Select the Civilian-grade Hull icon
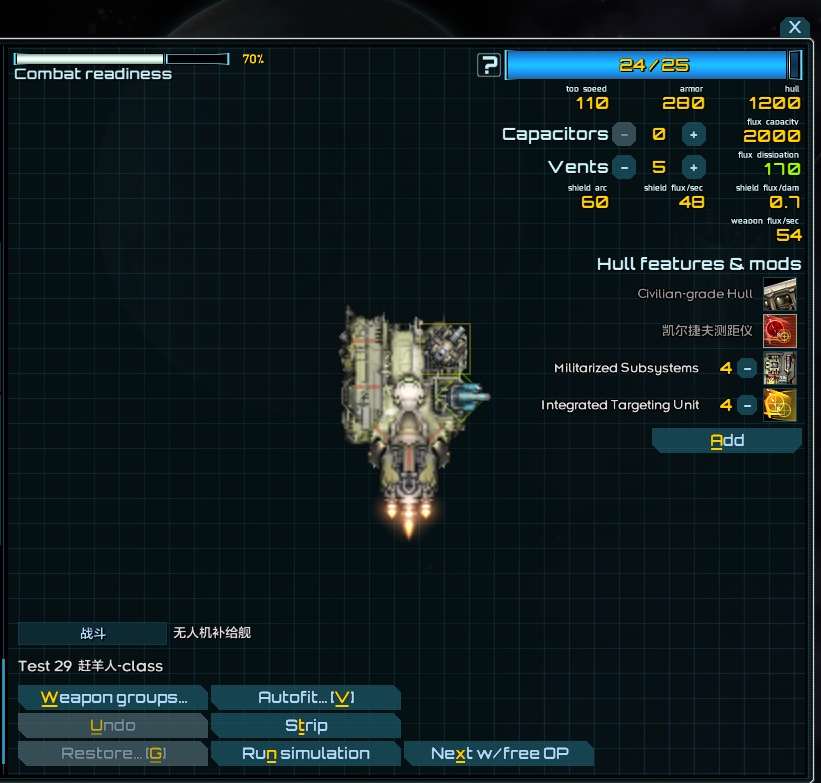 780,294
